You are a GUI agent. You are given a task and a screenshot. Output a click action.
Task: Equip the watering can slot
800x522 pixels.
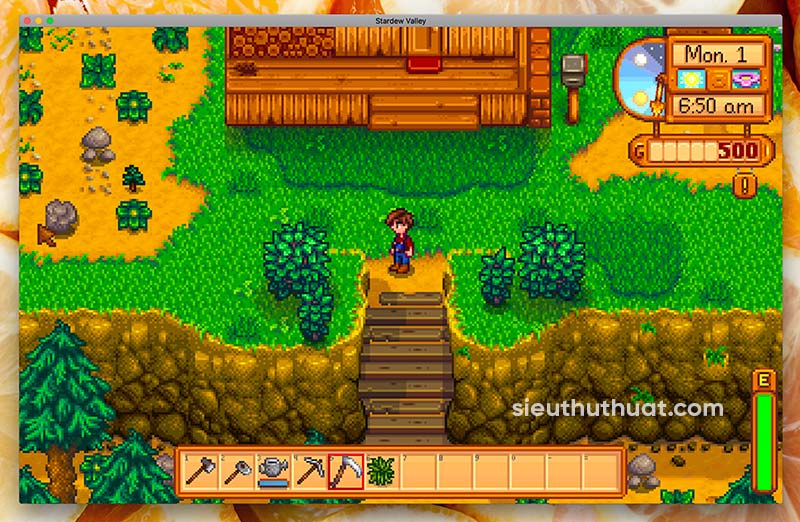273,470
